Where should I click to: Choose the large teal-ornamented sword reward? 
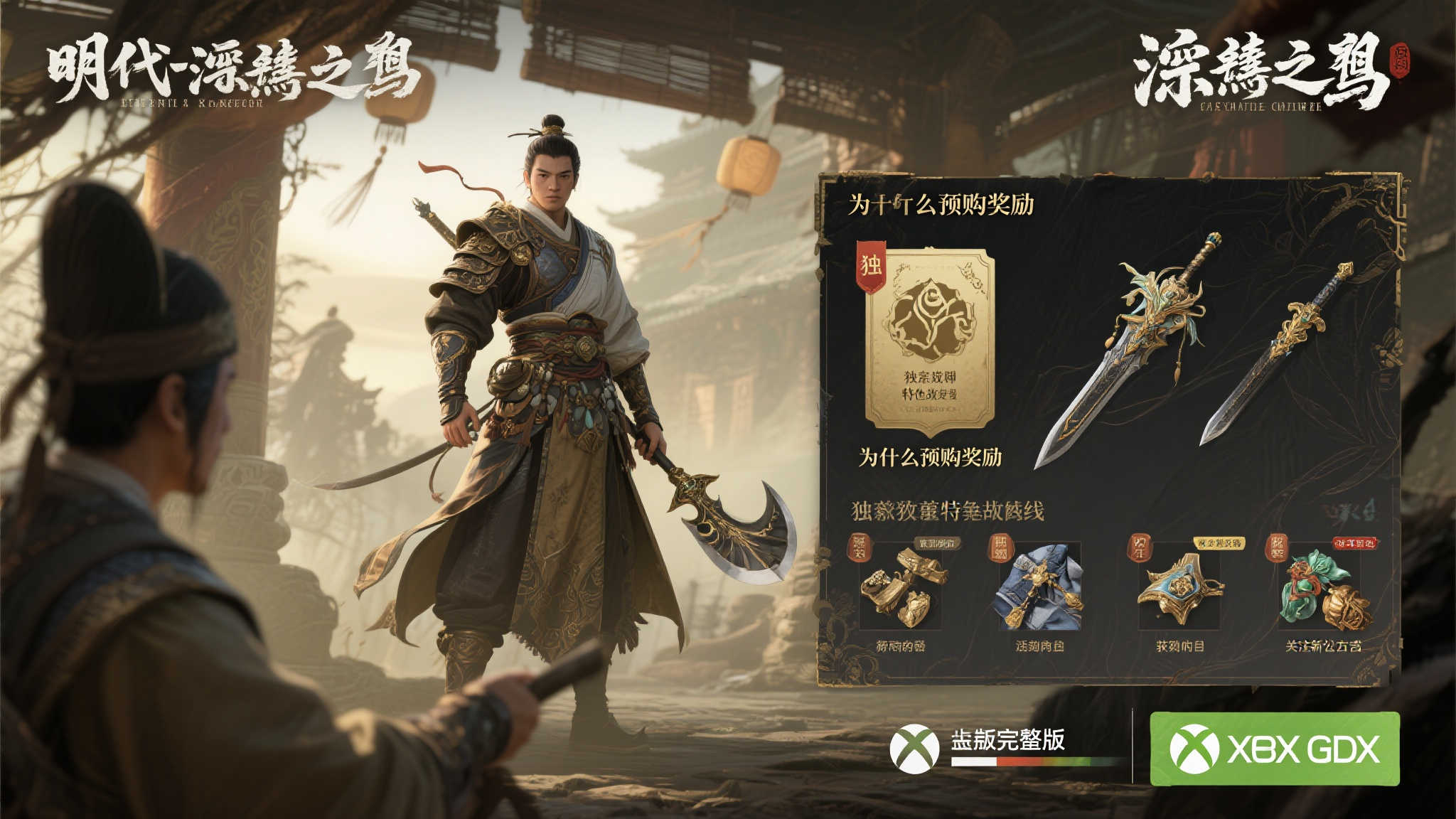[1127, 348]
